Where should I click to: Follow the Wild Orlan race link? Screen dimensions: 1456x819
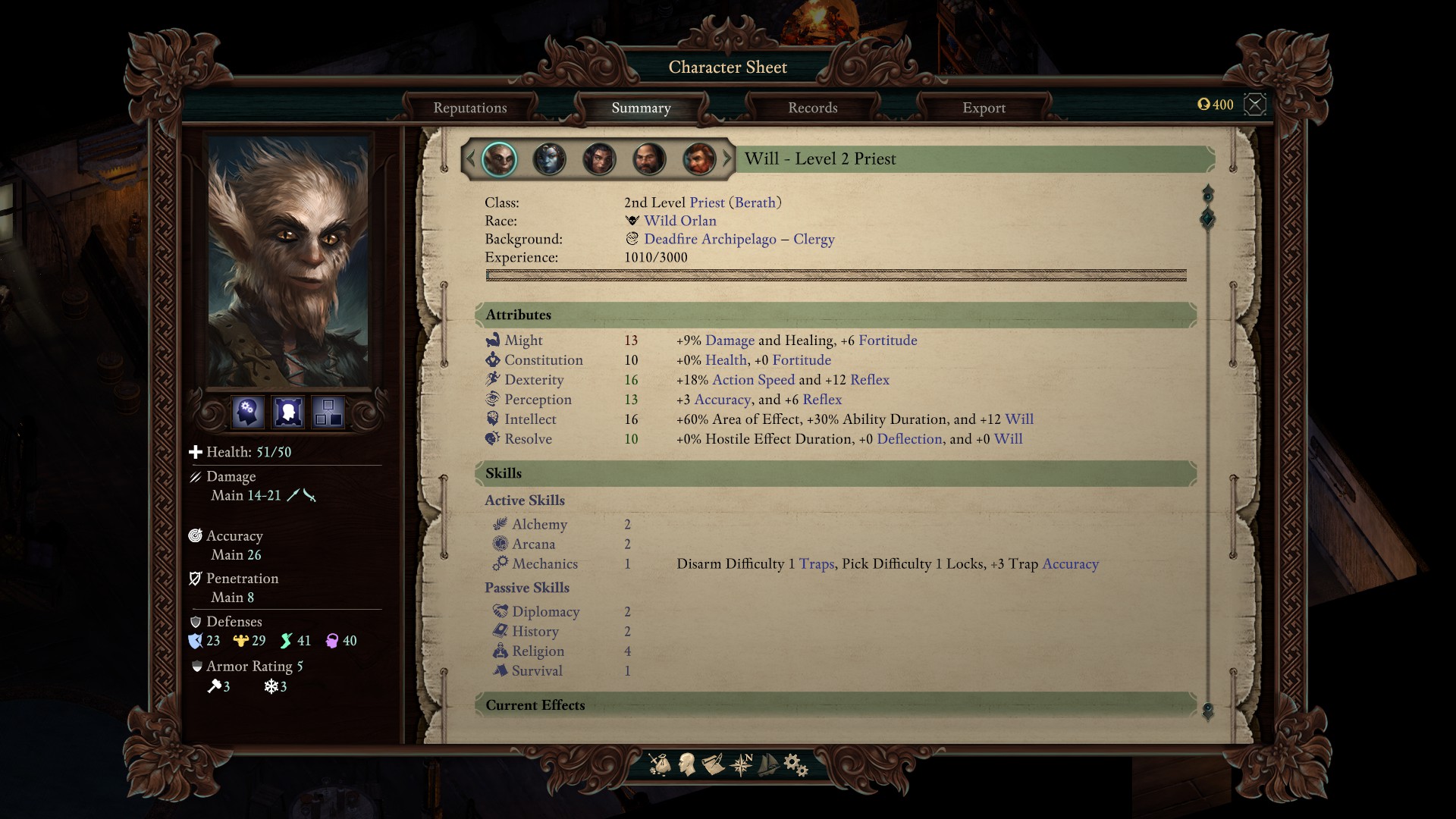[x=679, y=221]
